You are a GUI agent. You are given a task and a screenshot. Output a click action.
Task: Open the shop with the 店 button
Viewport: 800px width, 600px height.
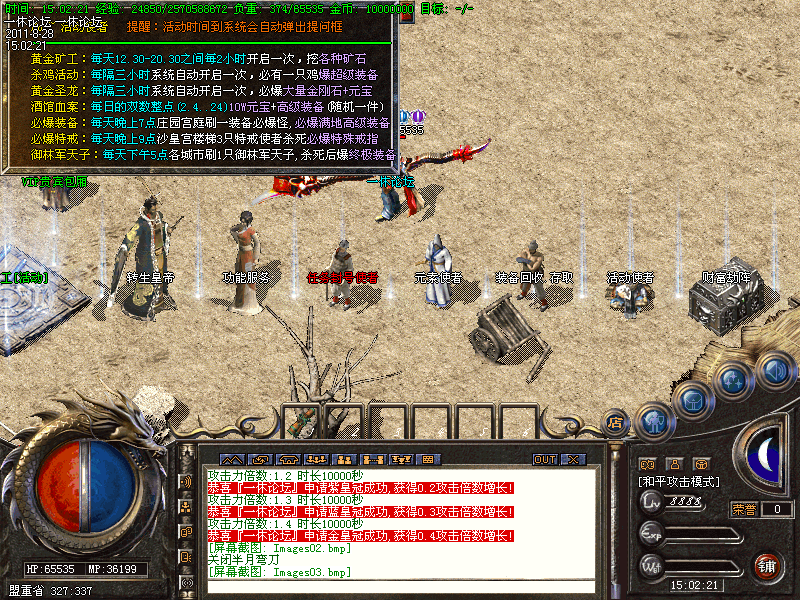point(616,423)
